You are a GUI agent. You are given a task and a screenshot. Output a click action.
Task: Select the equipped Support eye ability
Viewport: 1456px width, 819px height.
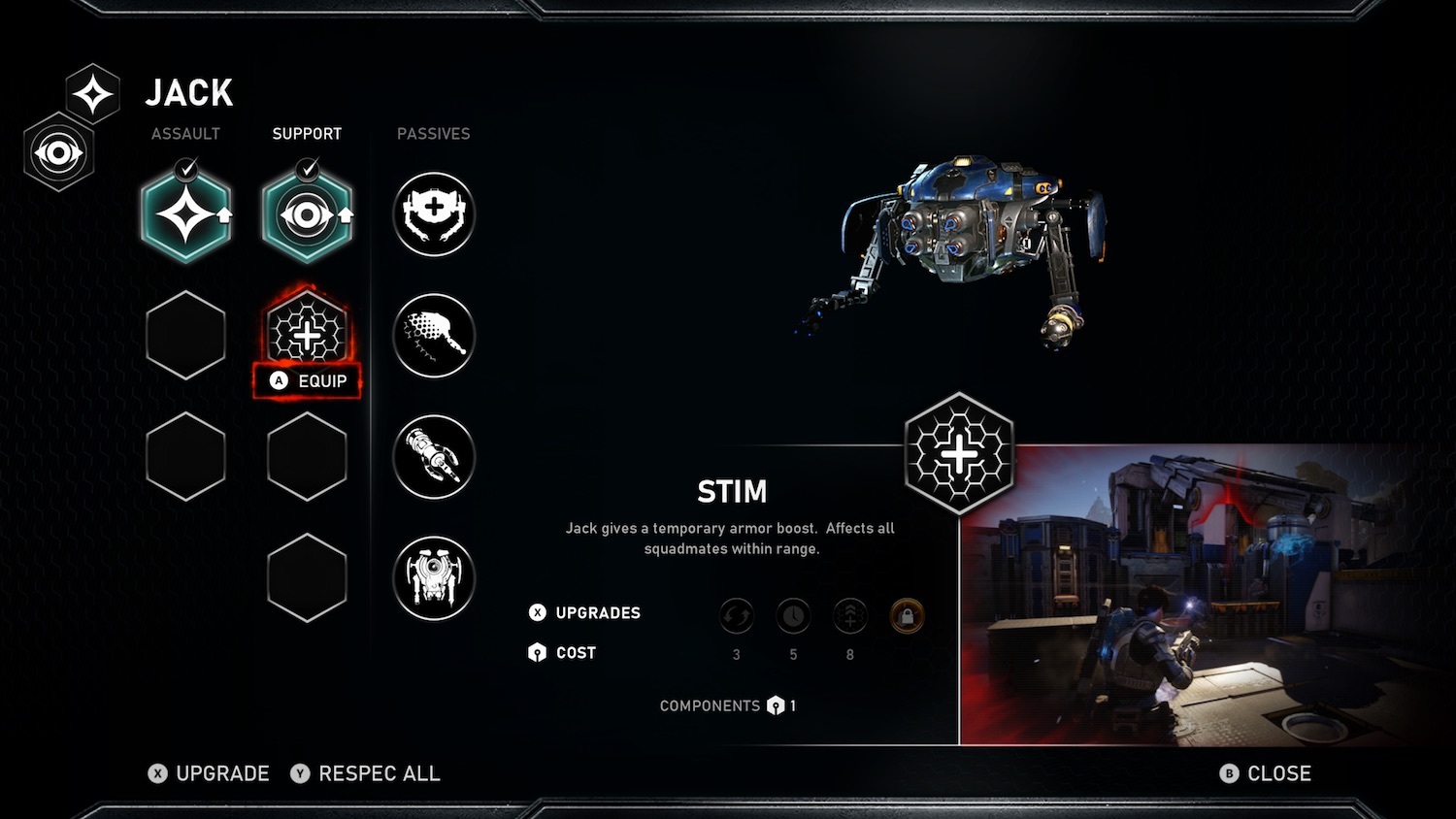307,215
